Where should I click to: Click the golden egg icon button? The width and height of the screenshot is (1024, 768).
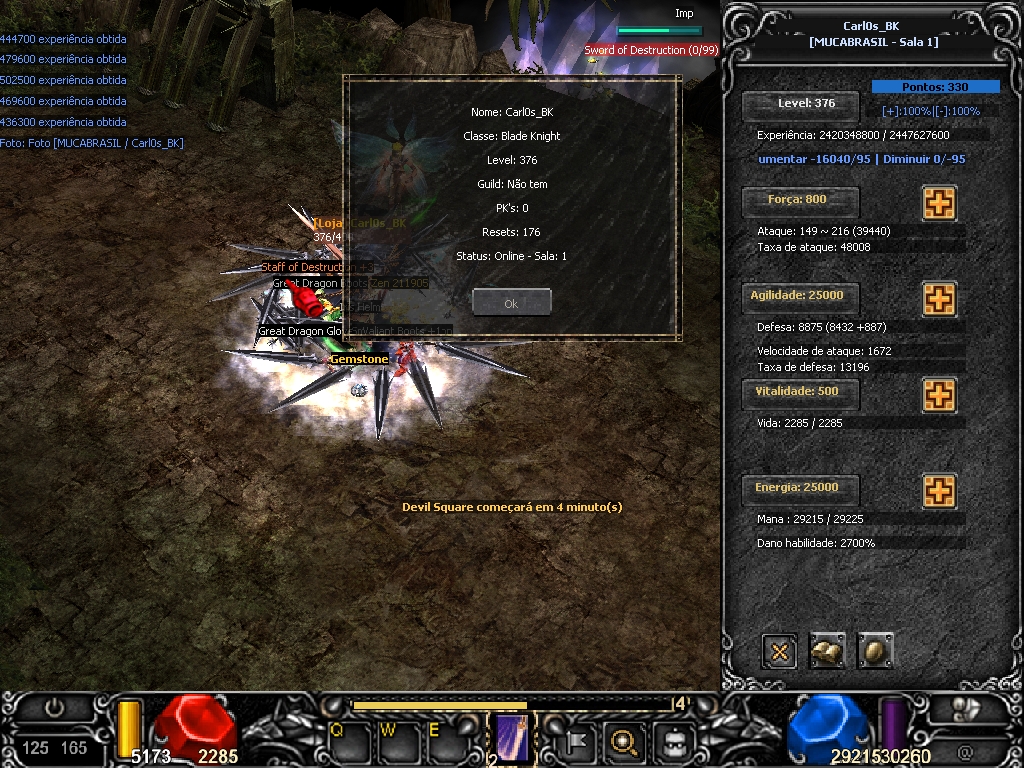[x=875, y=651]
